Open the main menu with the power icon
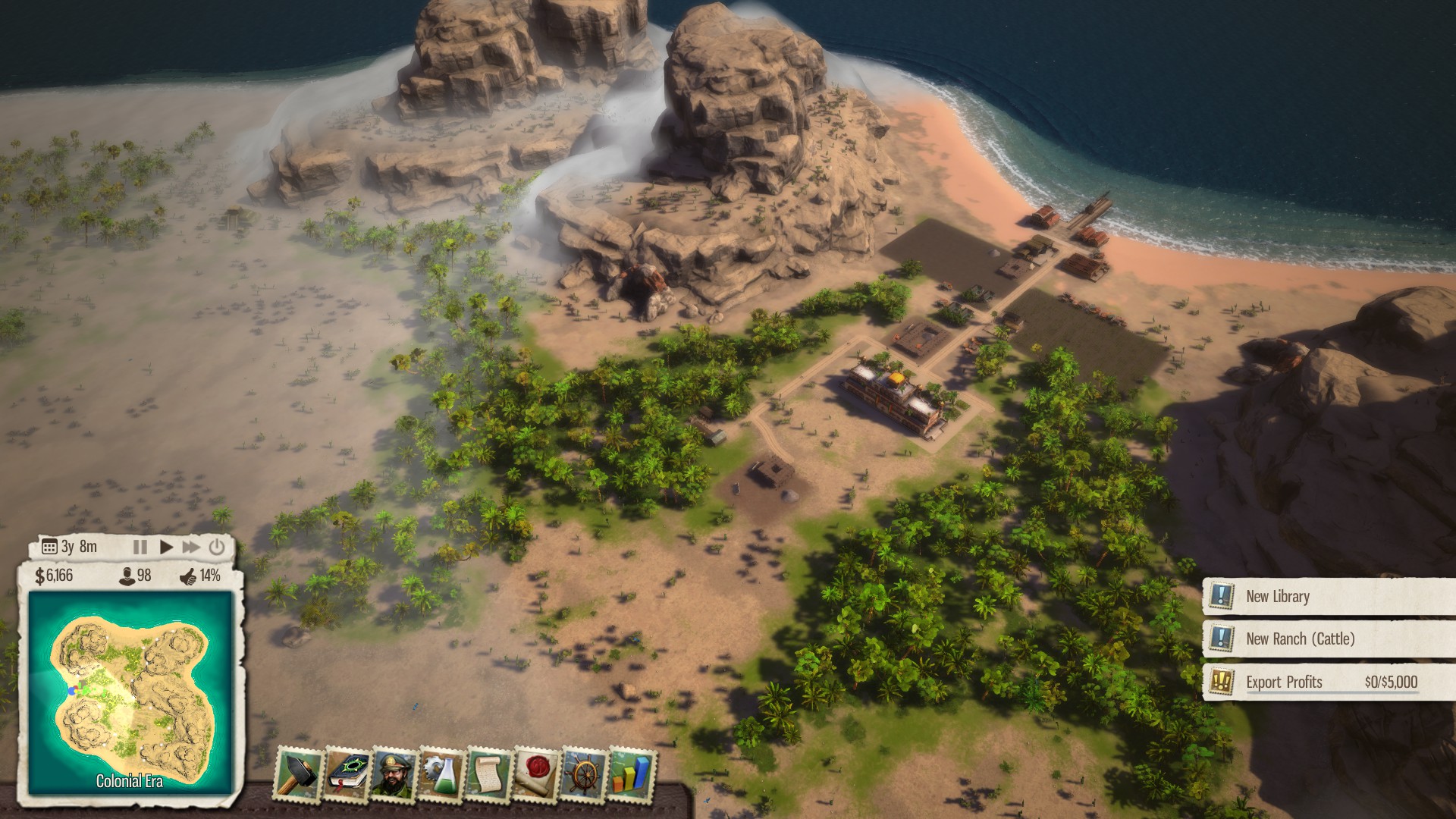This screenshot has height=819, width=1456. coord(217,547)
